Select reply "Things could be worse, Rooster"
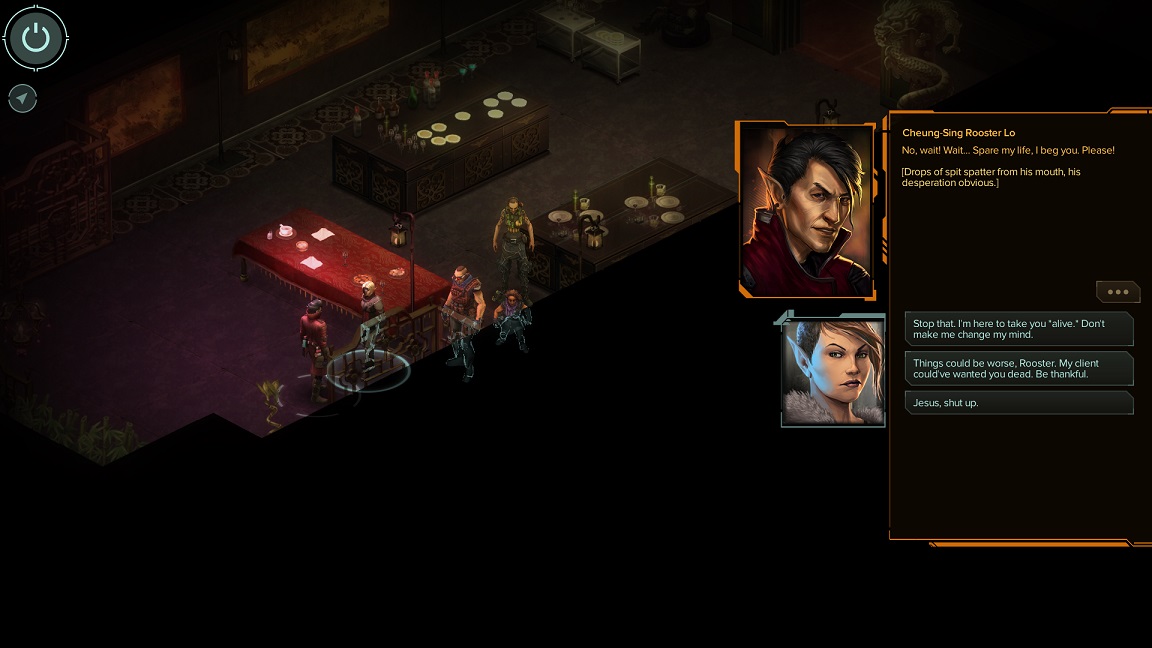The height and width of the screenshot is (648, 1152). 1018,368
